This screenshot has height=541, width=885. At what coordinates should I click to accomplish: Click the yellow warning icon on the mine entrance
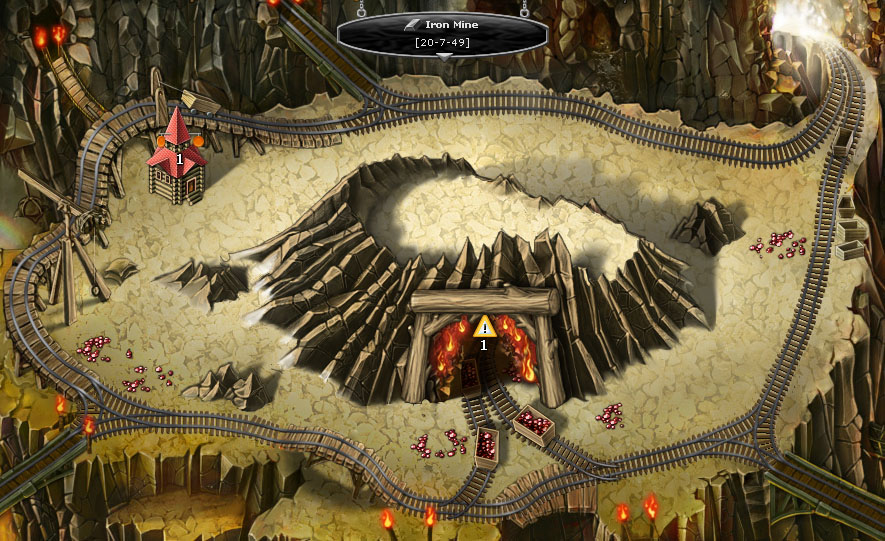click(x=484, y=327)
